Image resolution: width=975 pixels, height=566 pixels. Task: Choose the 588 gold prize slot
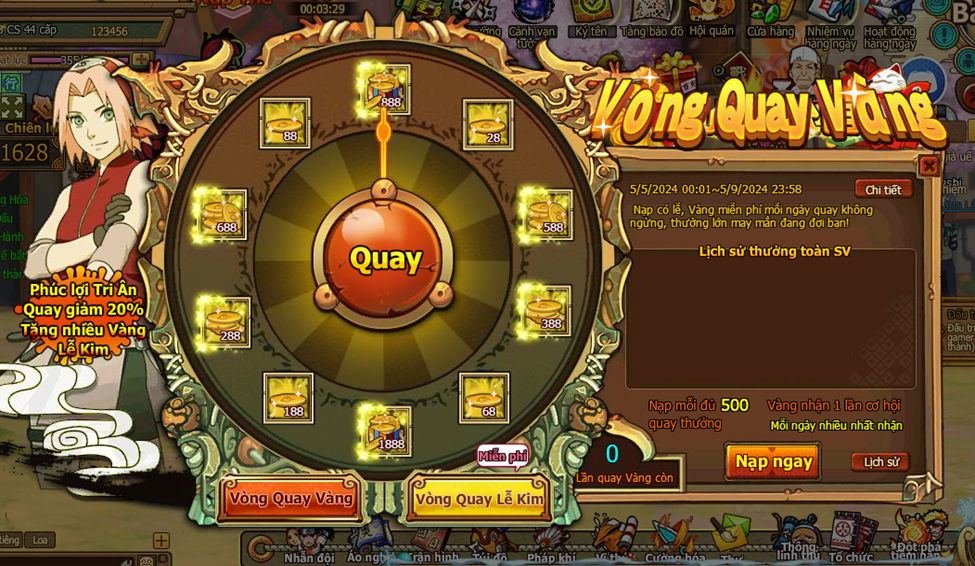pos(548,214)
